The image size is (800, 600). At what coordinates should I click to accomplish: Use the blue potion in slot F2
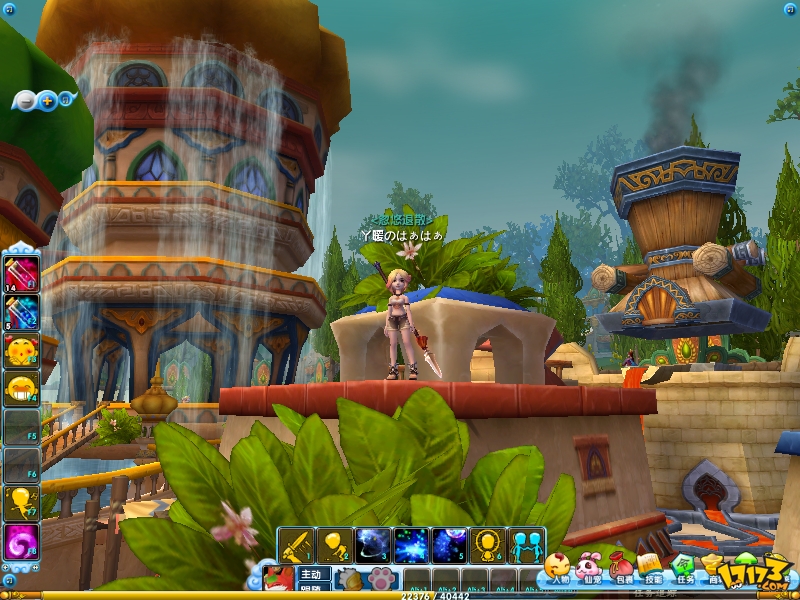[21, 311]
